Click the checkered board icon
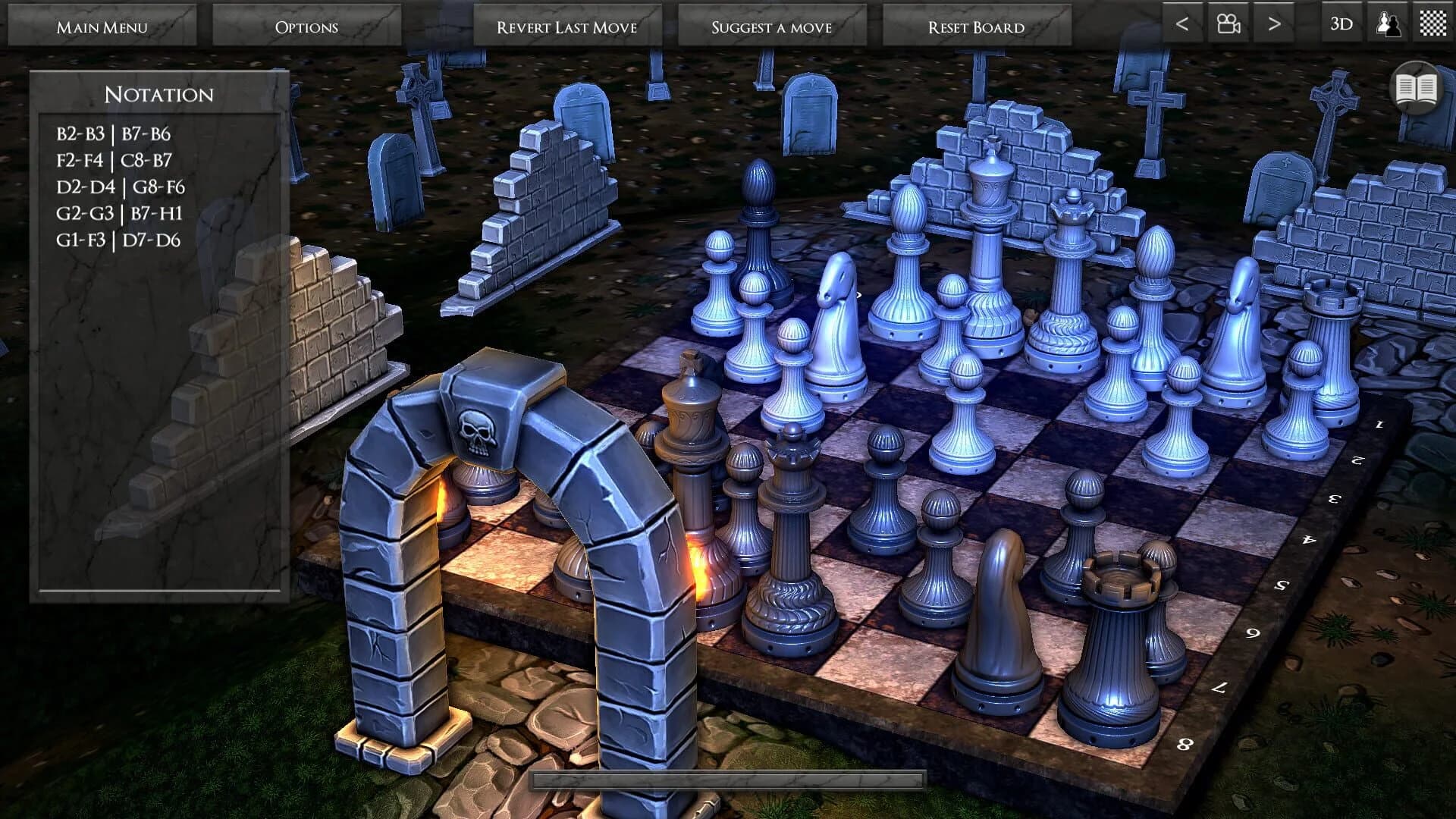Image resolution: width=1456 pixels, height=819 pixels. (1432, 24)
